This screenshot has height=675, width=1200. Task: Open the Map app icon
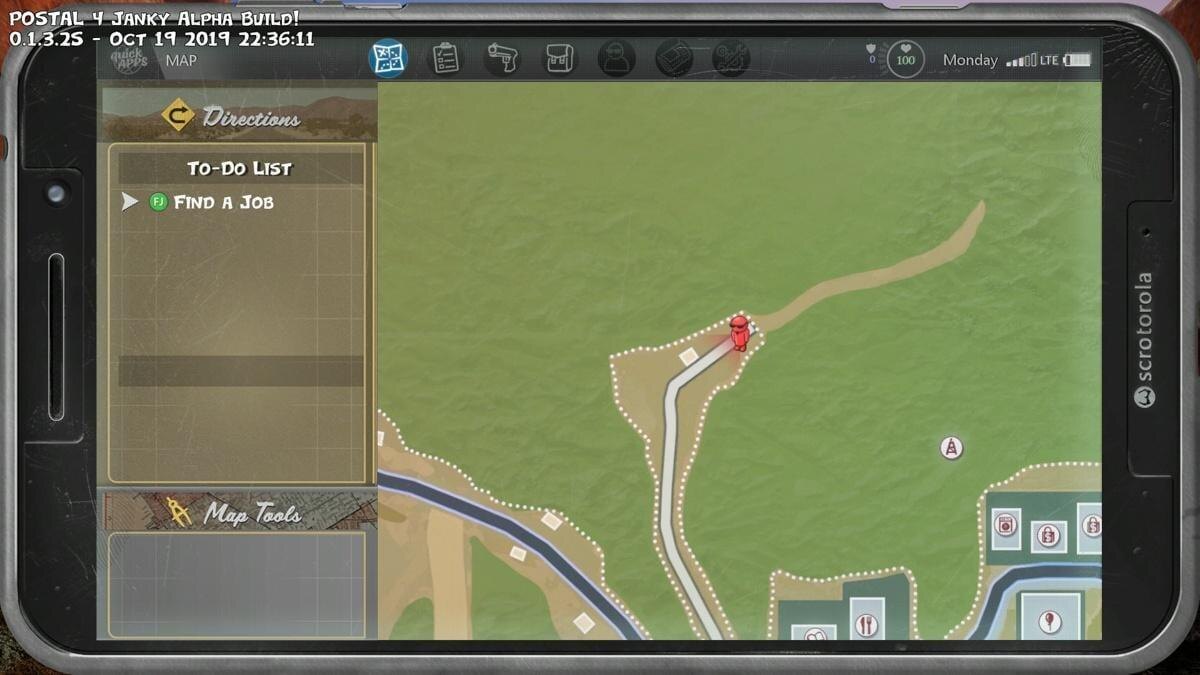pyautogui.click(x=387, y=58)
